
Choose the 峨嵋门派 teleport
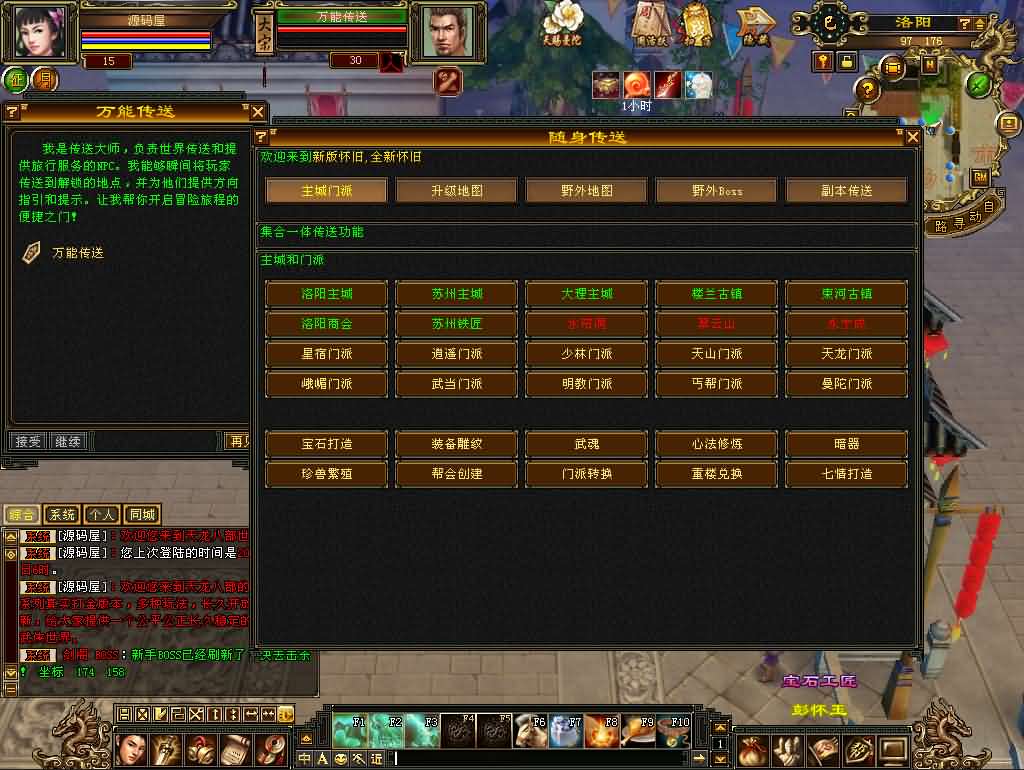[326, 384]
